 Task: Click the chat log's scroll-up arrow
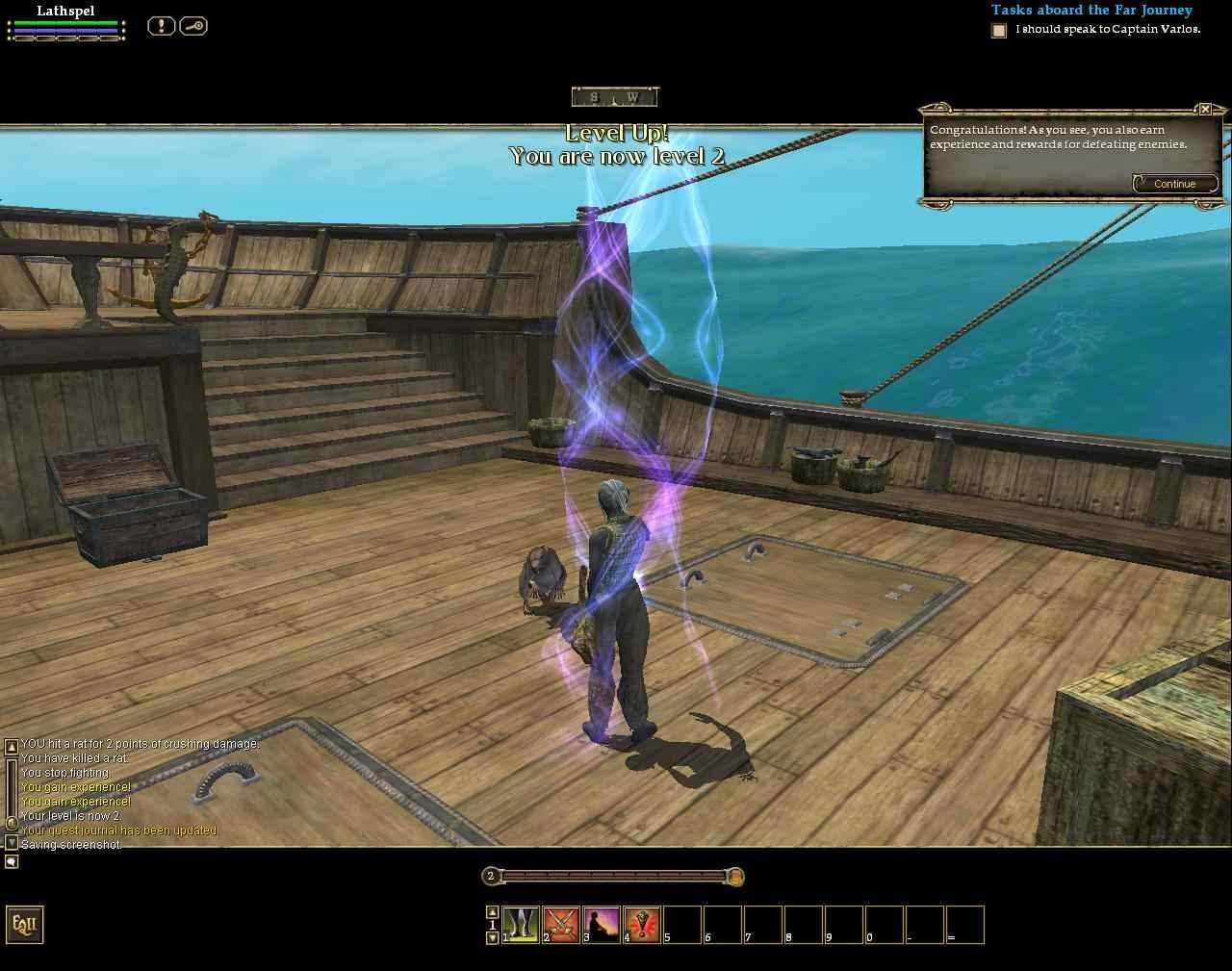[x=12, y=746]
